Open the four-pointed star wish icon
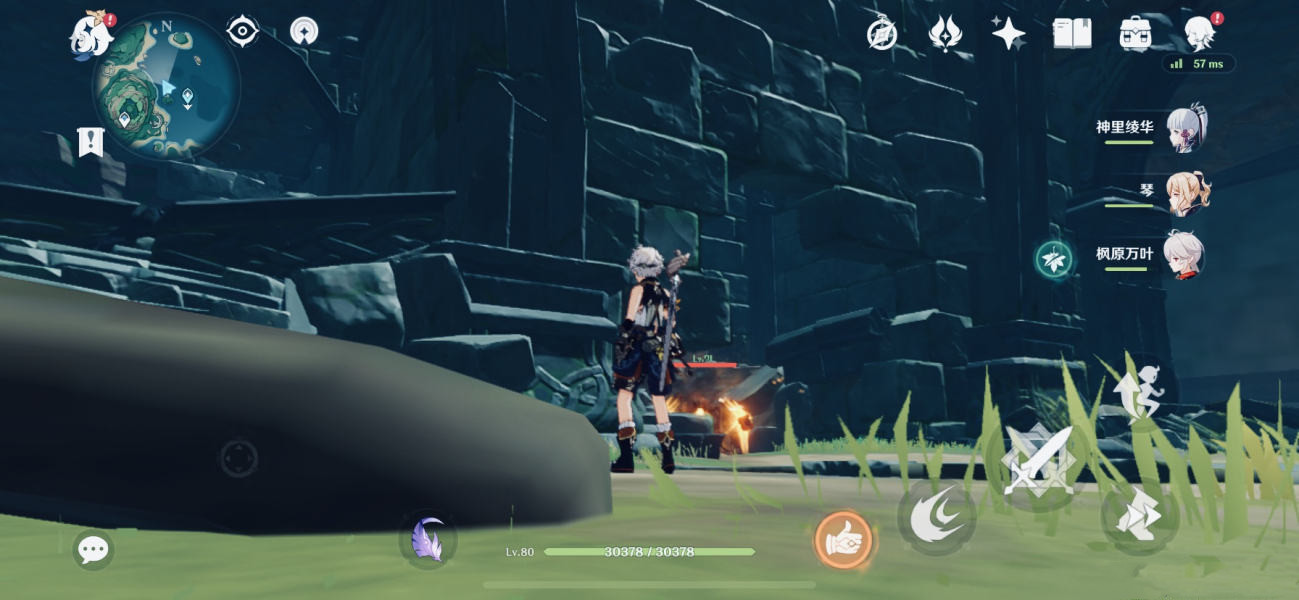This screenshot has height=600, width=1299. tap(1008, 34)
